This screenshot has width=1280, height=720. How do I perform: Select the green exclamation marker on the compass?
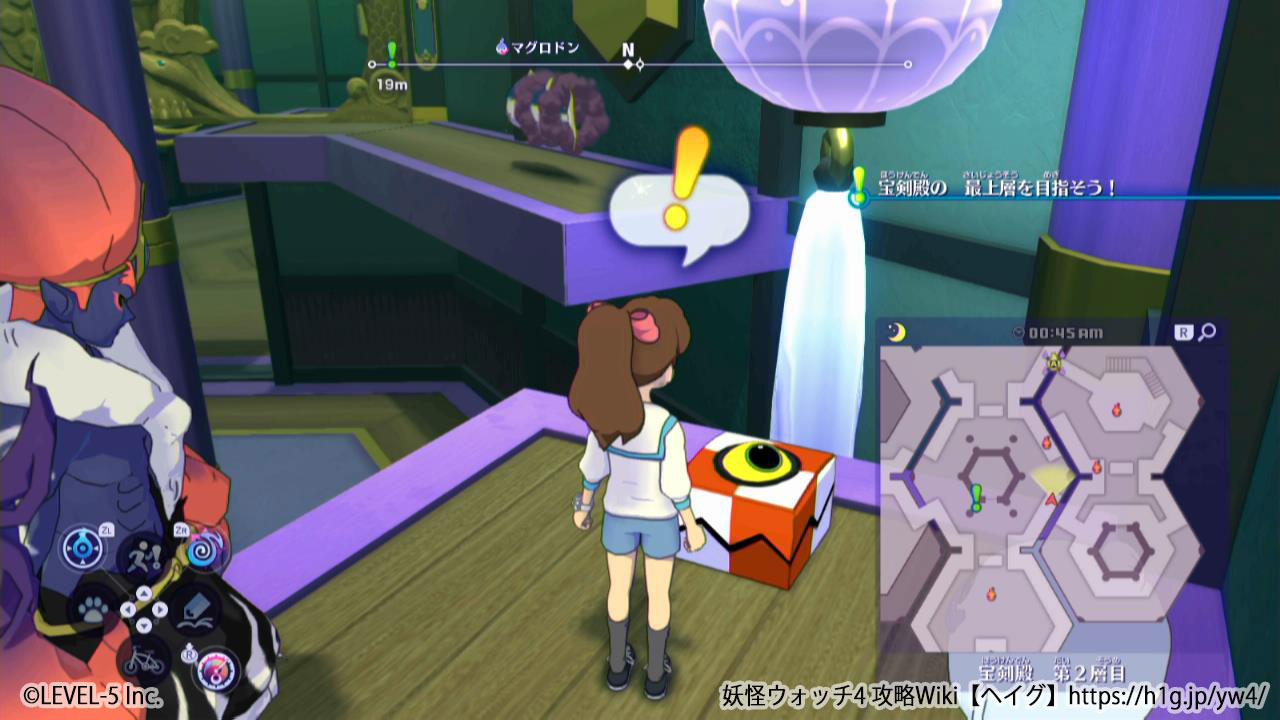[391, 54]
